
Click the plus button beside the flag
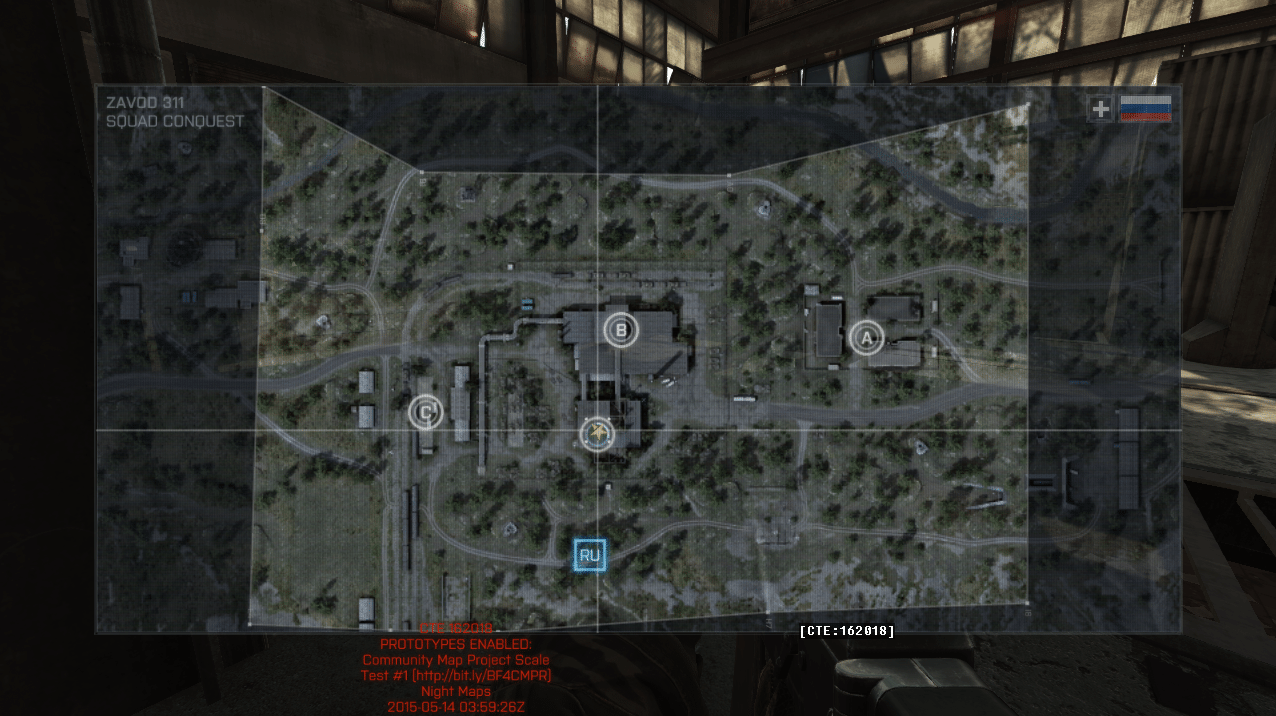coord(1100,109)
